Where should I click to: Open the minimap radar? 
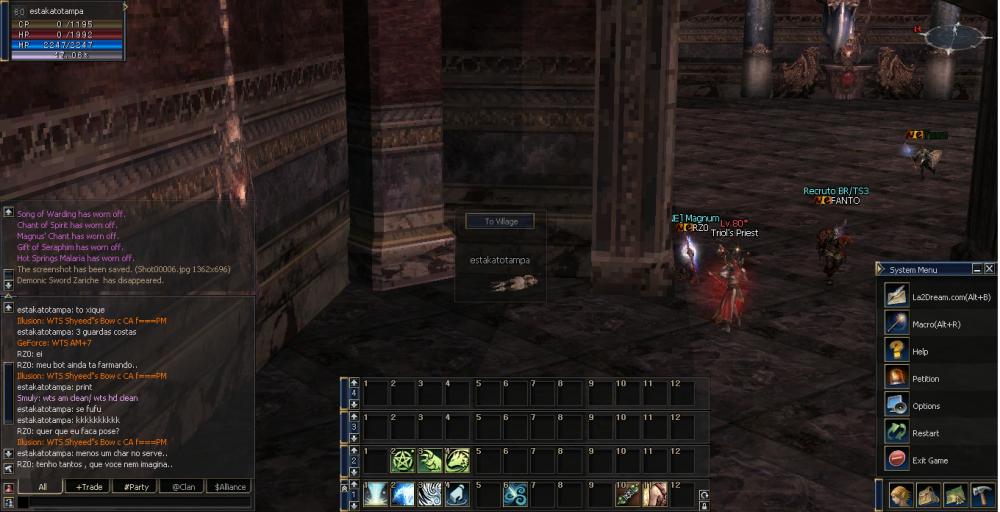click(x=953, y=38)
